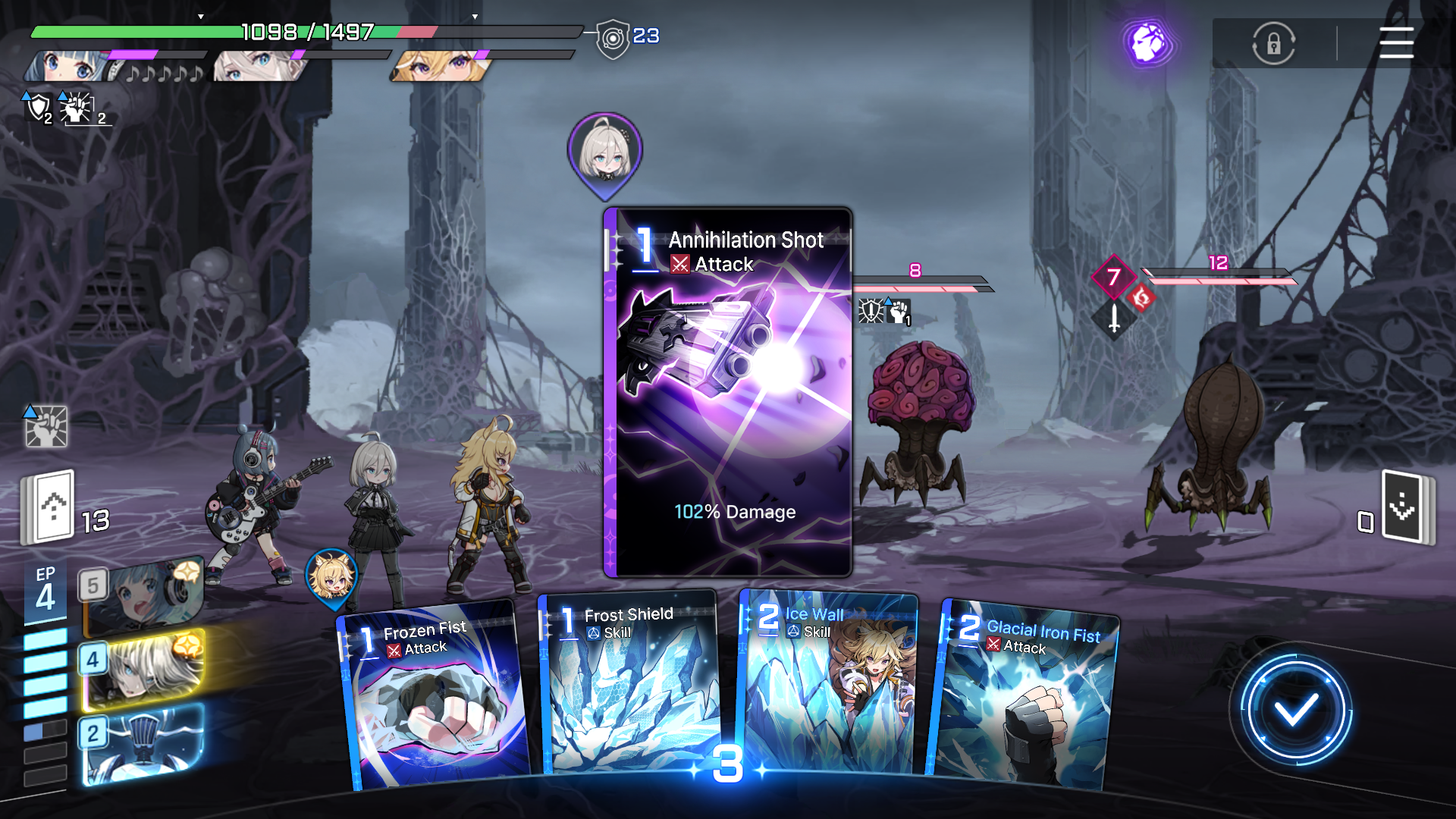
Task: Open the hamburger menu
Action: click(x=1396, y=43)
